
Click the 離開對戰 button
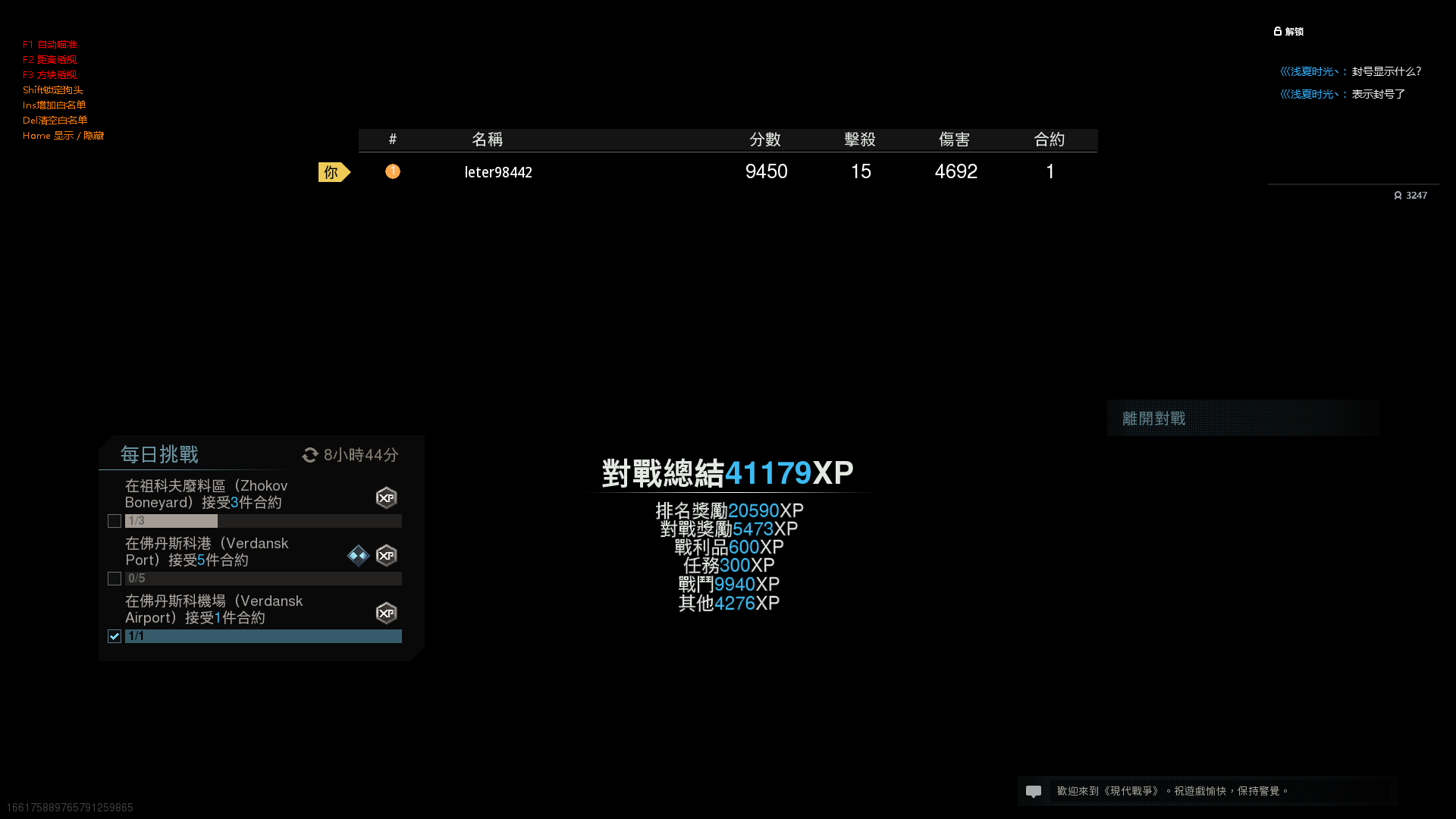[1153, 418]
